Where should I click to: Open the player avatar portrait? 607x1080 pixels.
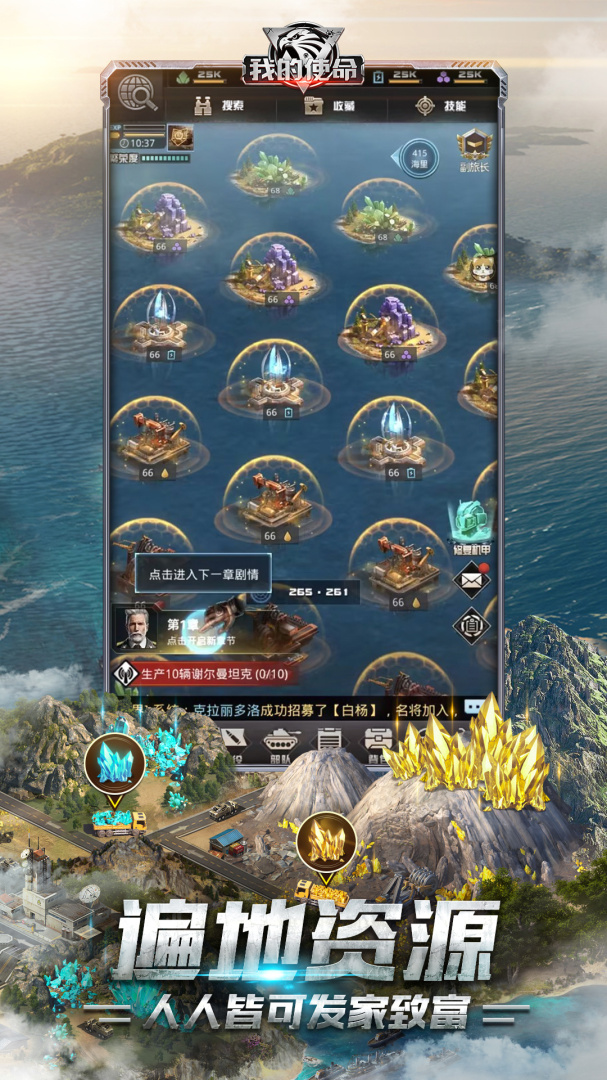coord(180,137)
